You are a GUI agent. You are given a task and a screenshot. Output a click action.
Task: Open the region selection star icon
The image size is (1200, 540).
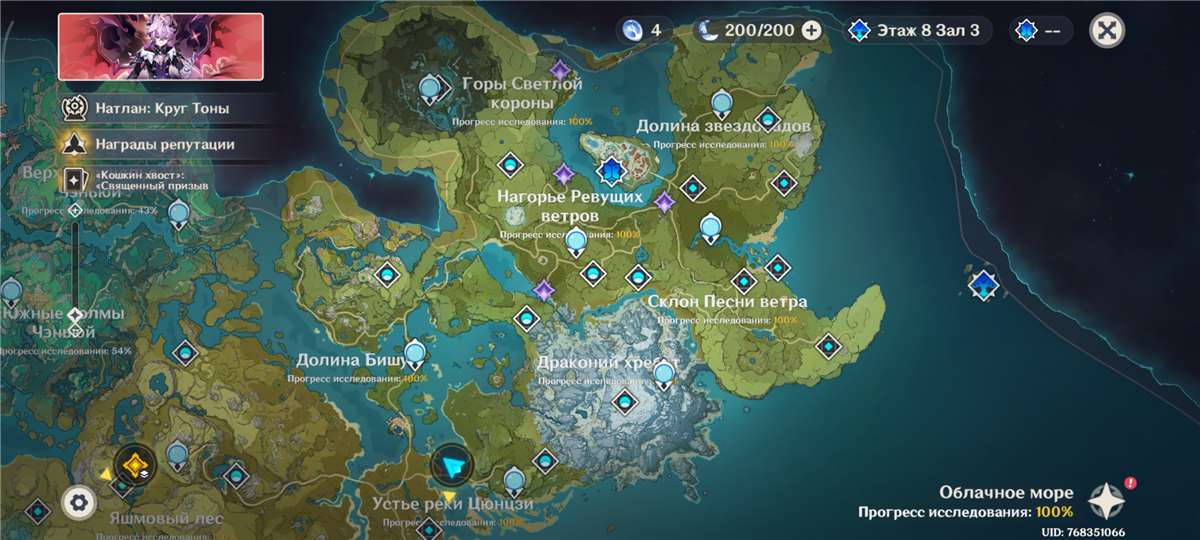click(x=1107, y=497)
